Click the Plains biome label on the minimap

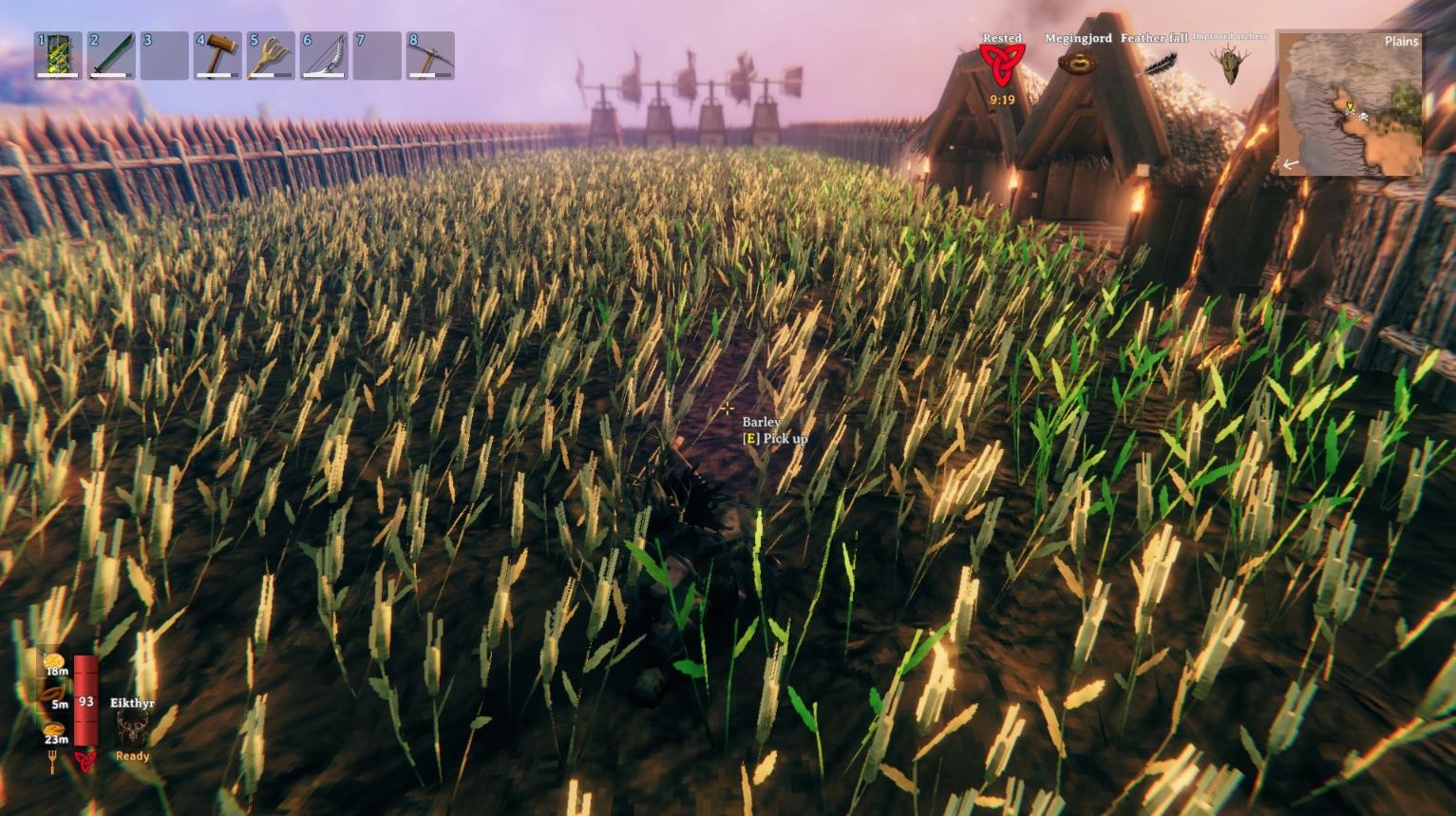point(1403,42)
